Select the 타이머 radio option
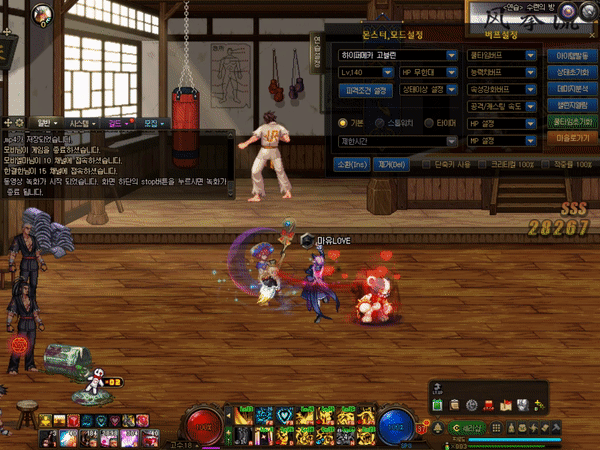600x450 pixels. [x=429, y=122]
